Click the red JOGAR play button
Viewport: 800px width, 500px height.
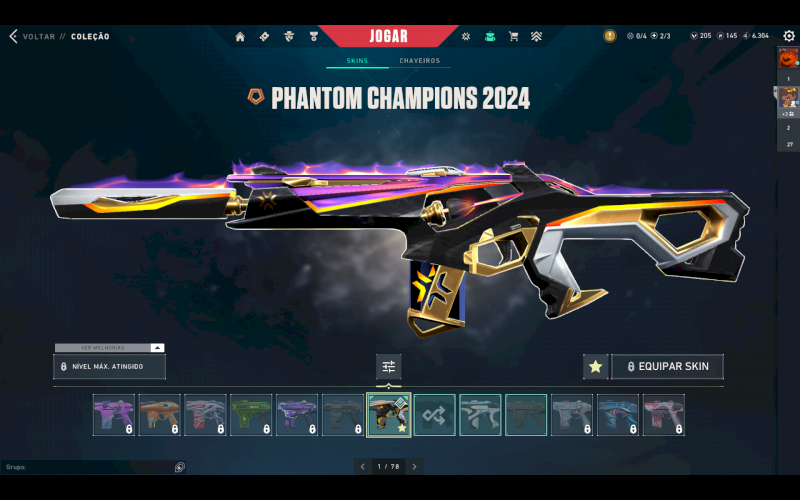389,36
